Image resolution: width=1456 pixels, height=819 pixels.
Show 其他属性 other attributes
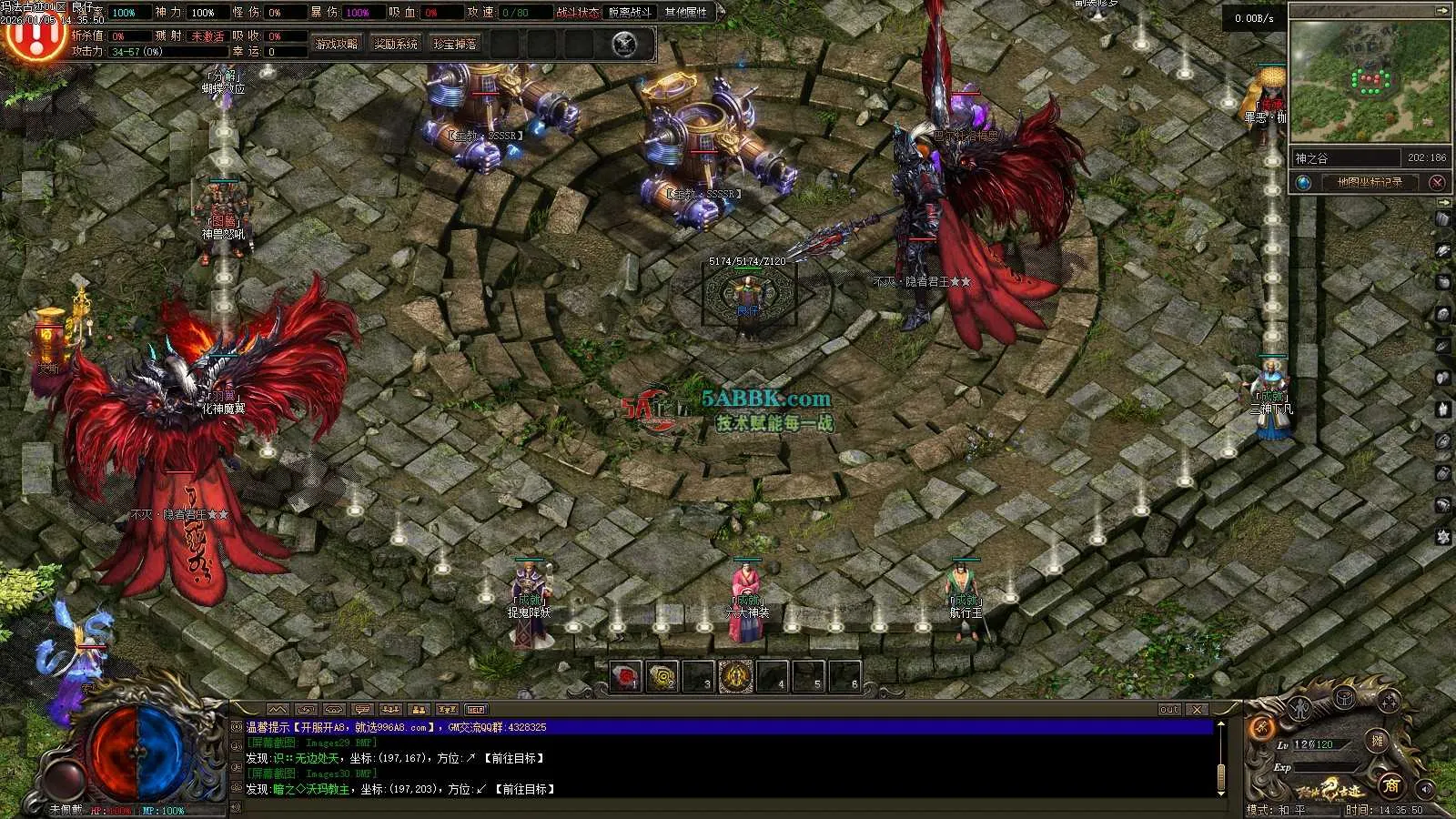(686, 13)
